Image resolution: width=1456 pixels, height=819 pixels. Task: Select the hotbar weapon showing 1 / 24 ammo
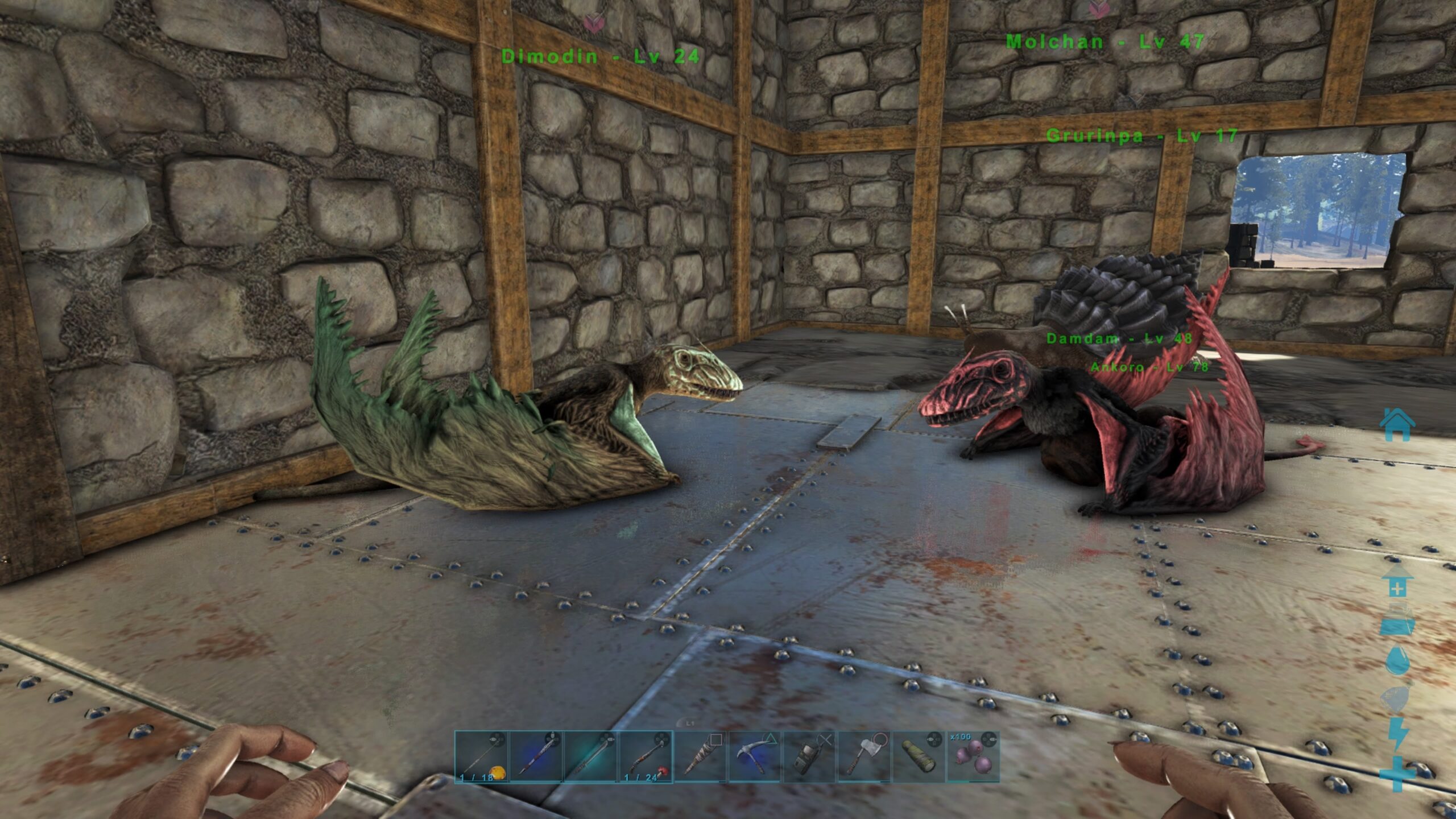tap(646, 756)
